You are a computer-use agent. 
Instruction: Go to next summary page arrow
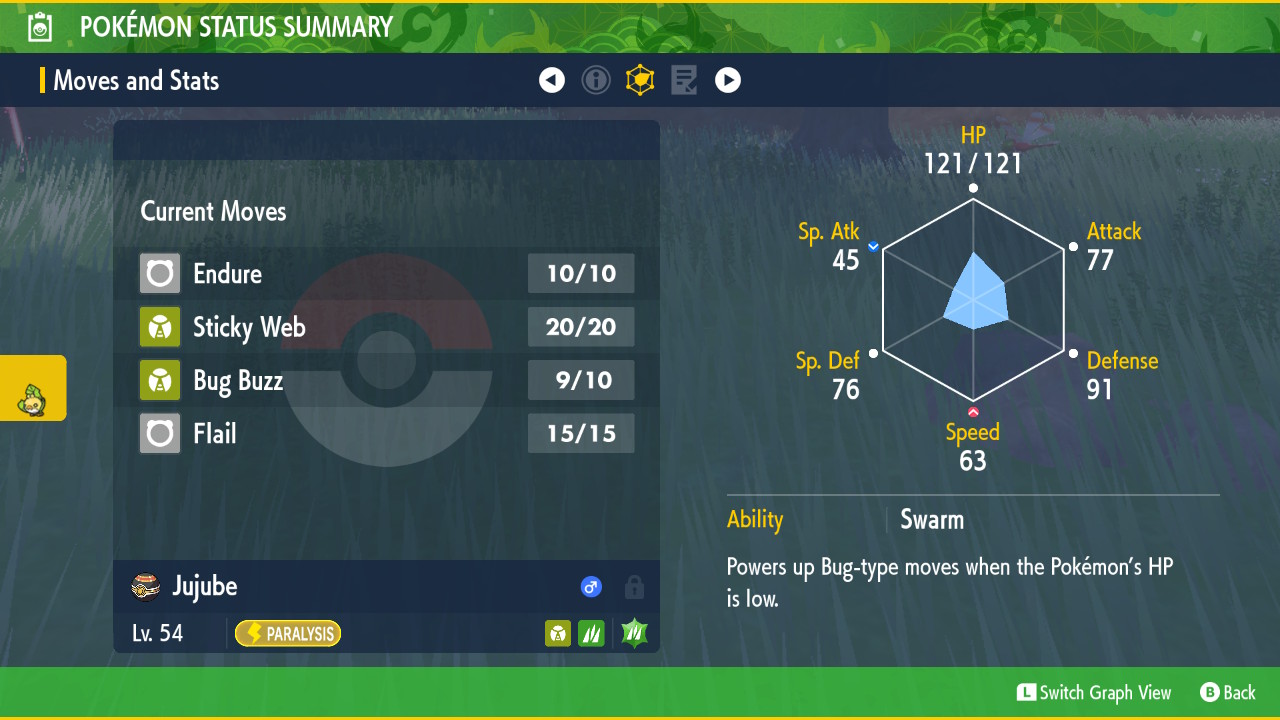[728, 81]
